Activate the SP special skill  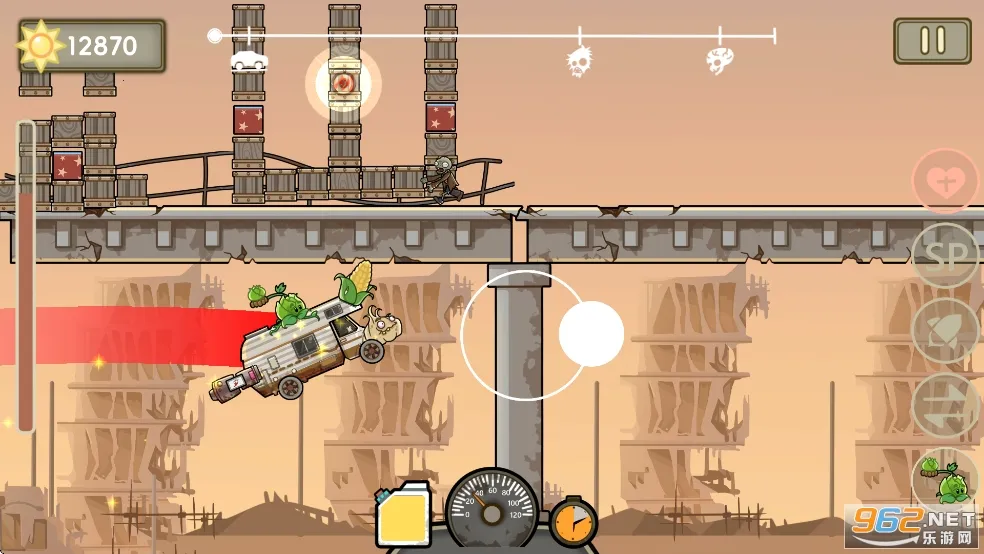pyautogui.click(x=943, y=256)
